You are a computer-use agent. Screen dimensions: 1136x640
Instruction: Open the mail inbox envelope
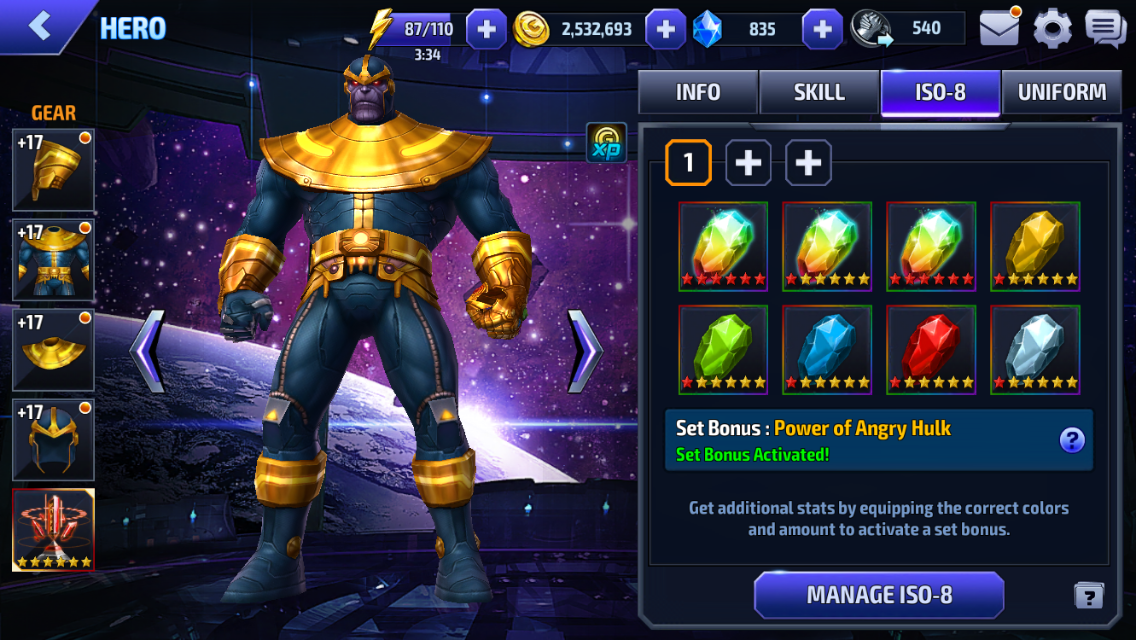click(x=999, y=28)
